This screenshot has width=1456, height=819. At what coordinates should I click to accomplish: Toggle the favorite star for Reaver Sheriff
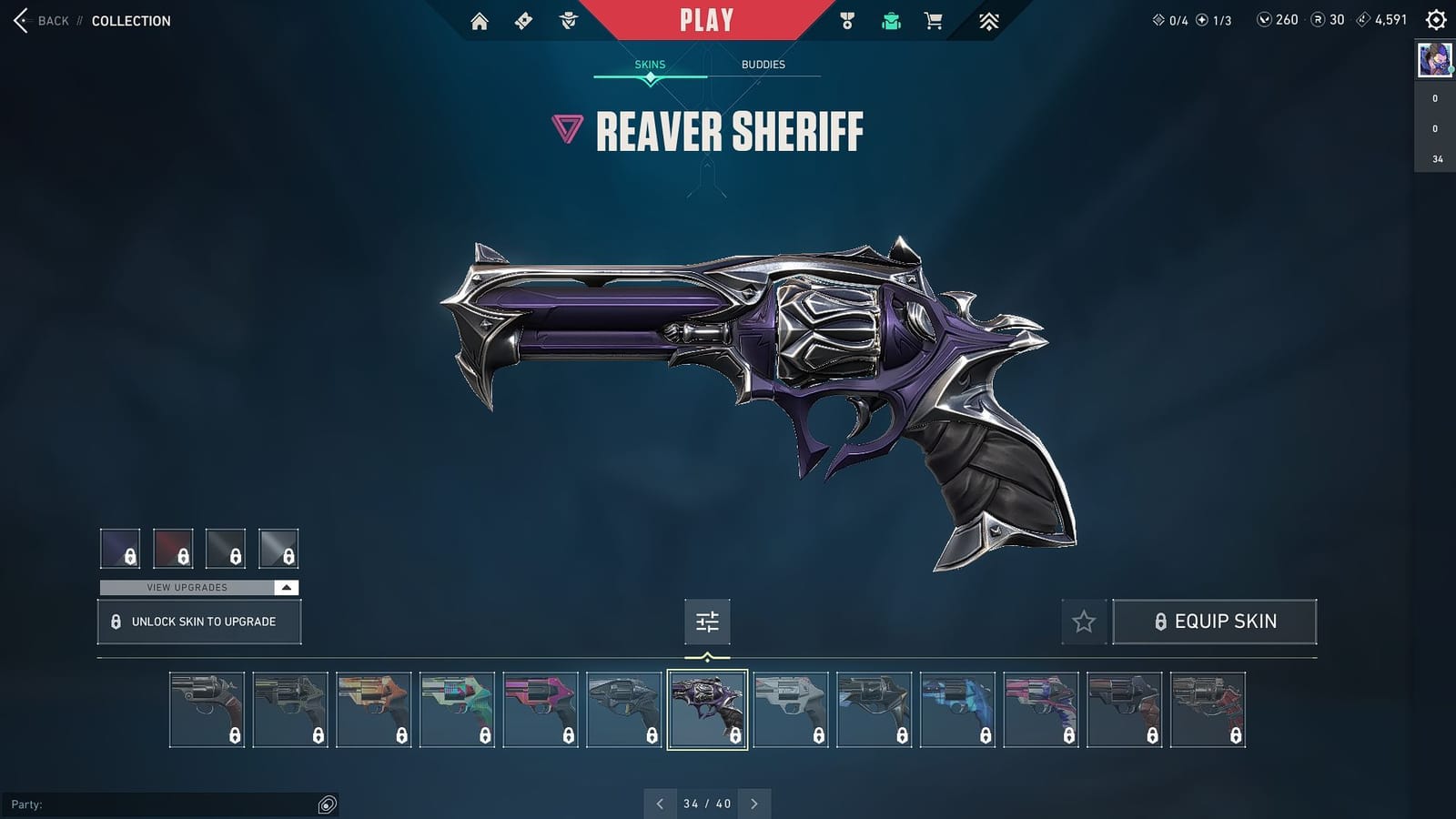tap(1084, 622)
